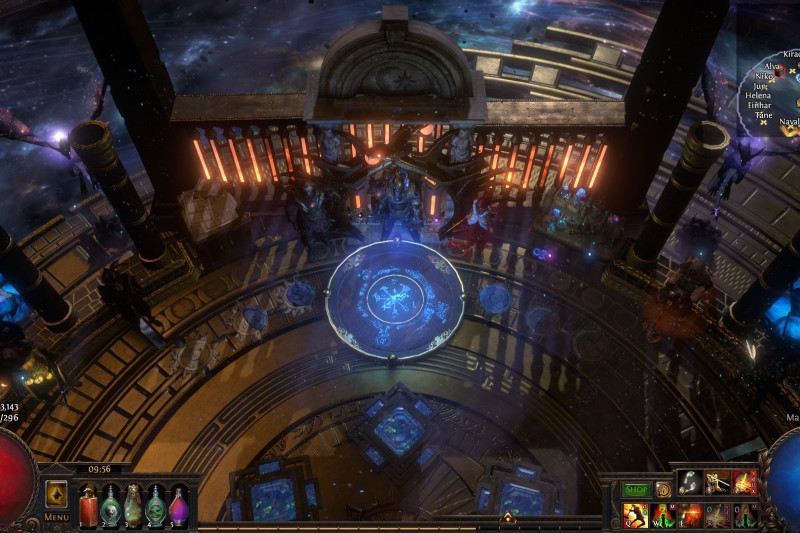The width and height of the screenshot is (800, 533).
Task: Open the green Shop button
Action: (636, 490)
